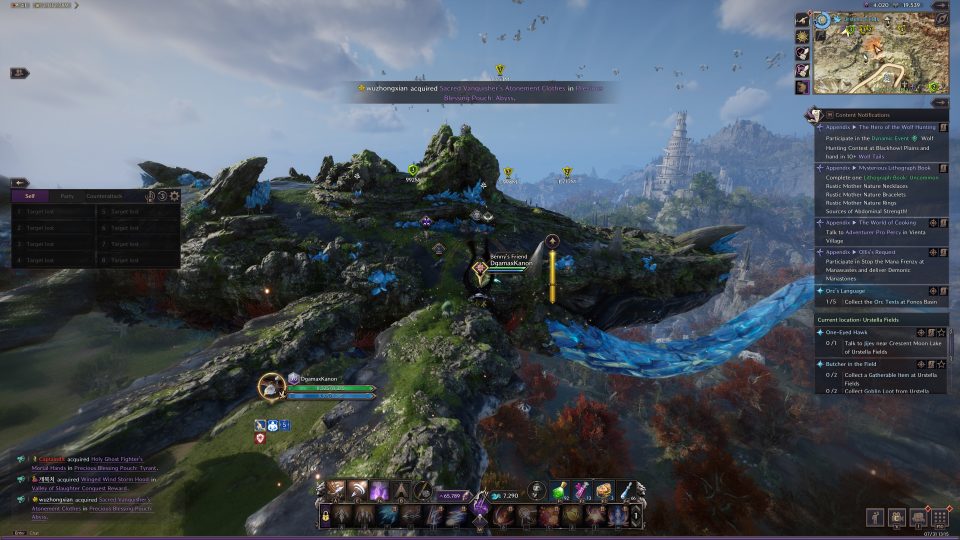The height and width of the screenshot is (540, 960).
Task: Open the Party target tab
Action: click(67, 196)
